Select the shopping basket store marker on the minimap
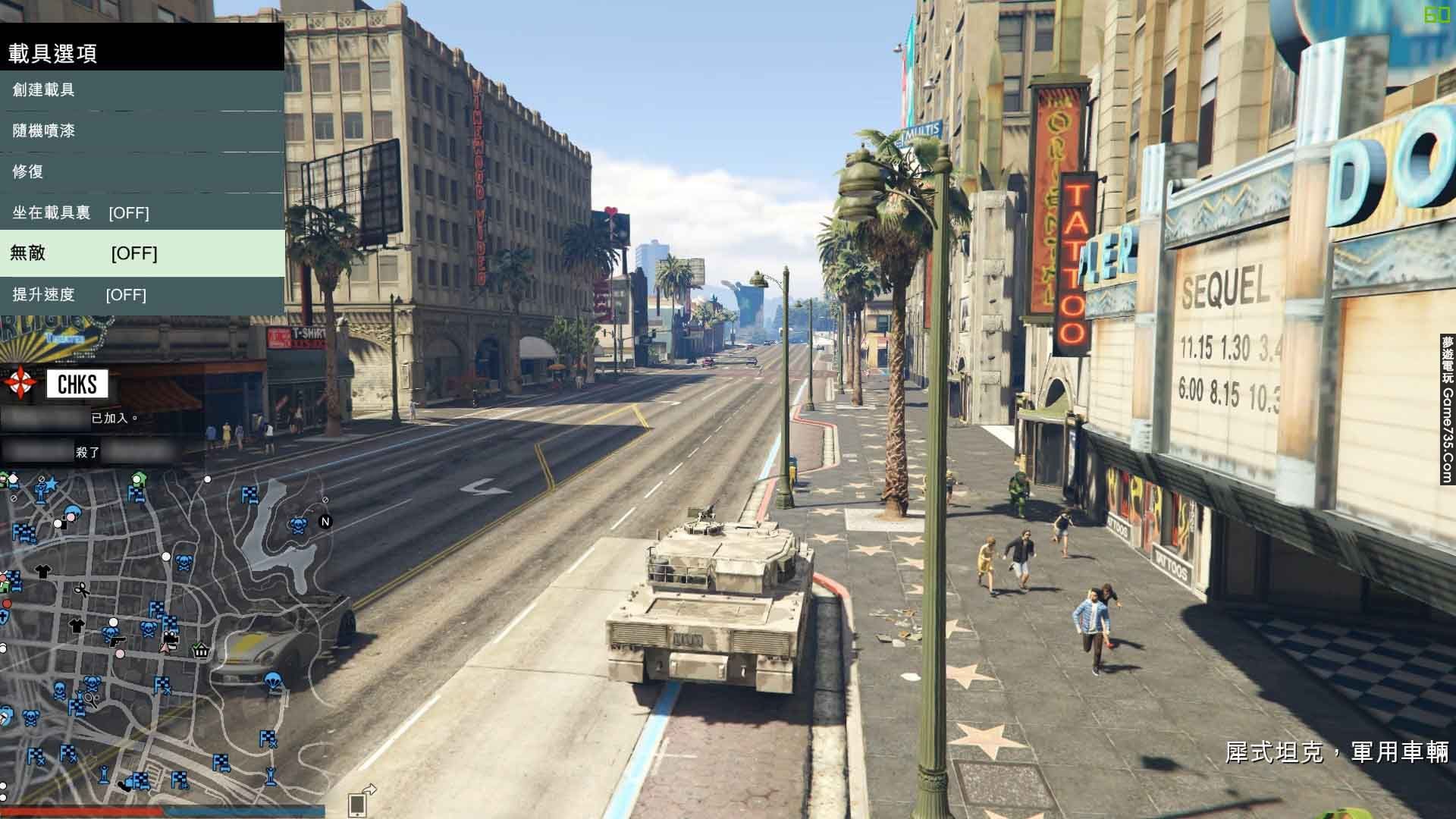This screenshot has height=819, width=1456. tap(201, 650)
